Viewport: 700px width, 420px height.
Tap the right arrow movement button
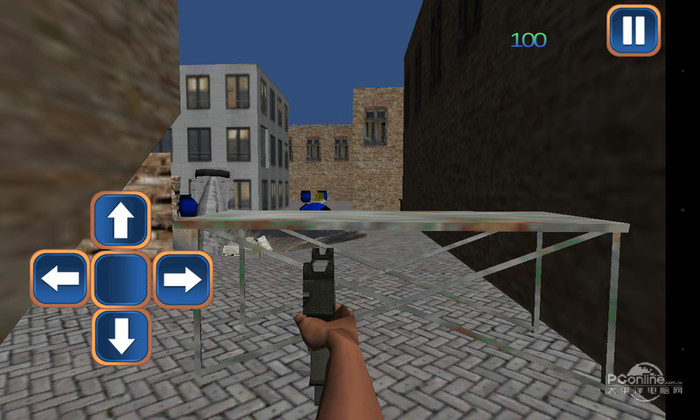coord(182,279)
